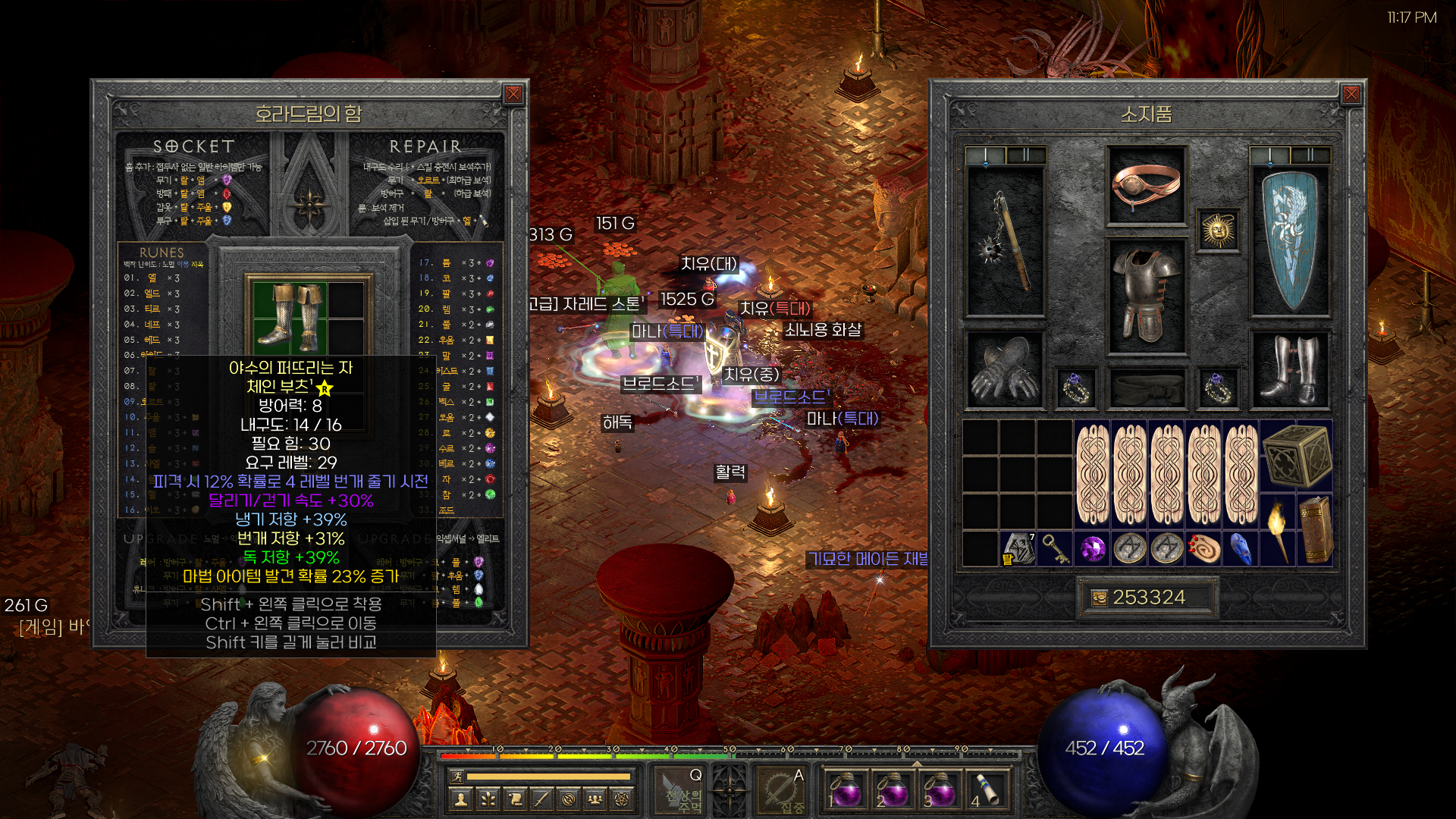Select the key in inventory
1456x819 pixels.
coord(1055,548)
